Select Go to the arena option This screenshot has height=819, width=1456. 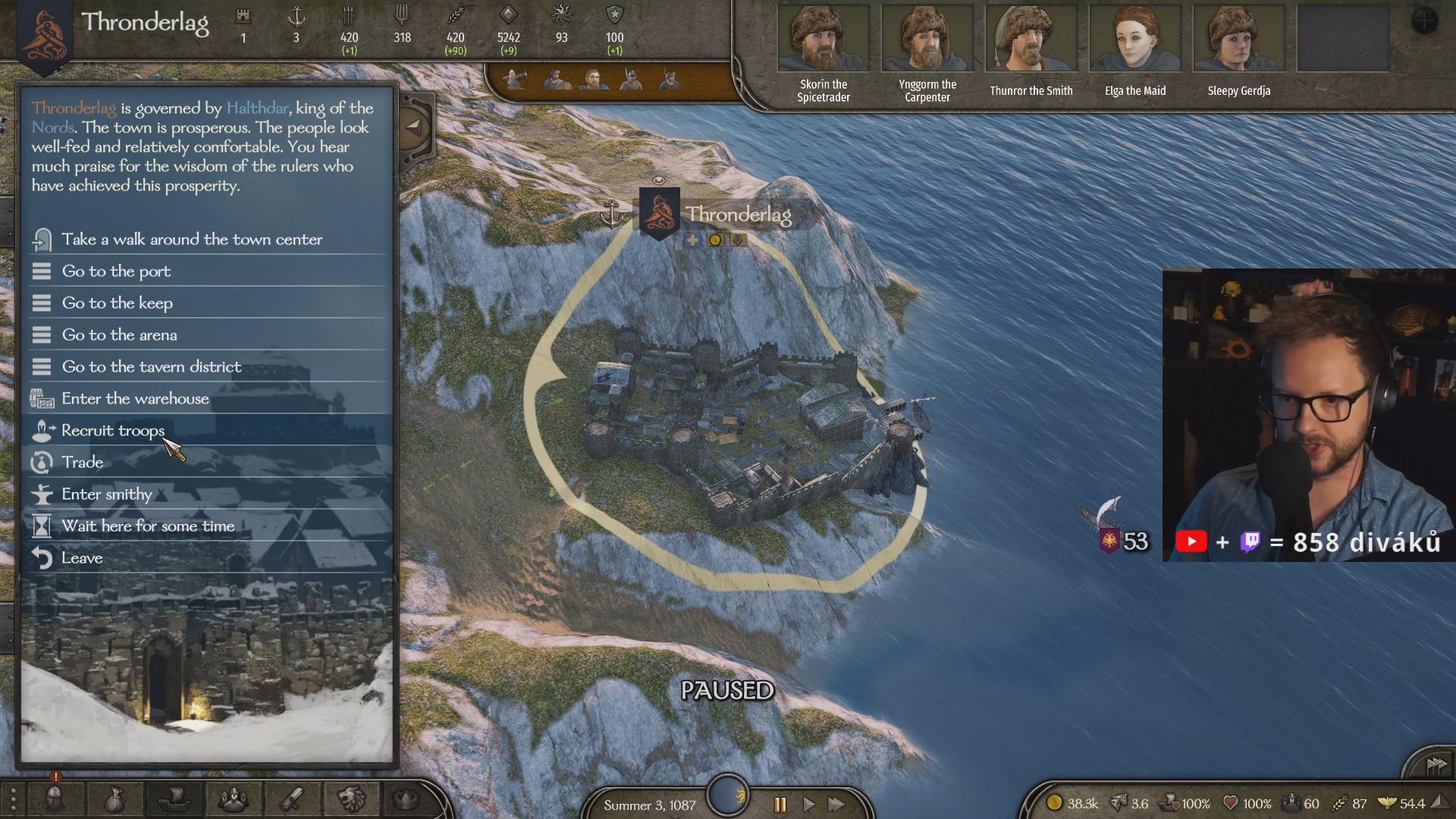click(119, 335)
